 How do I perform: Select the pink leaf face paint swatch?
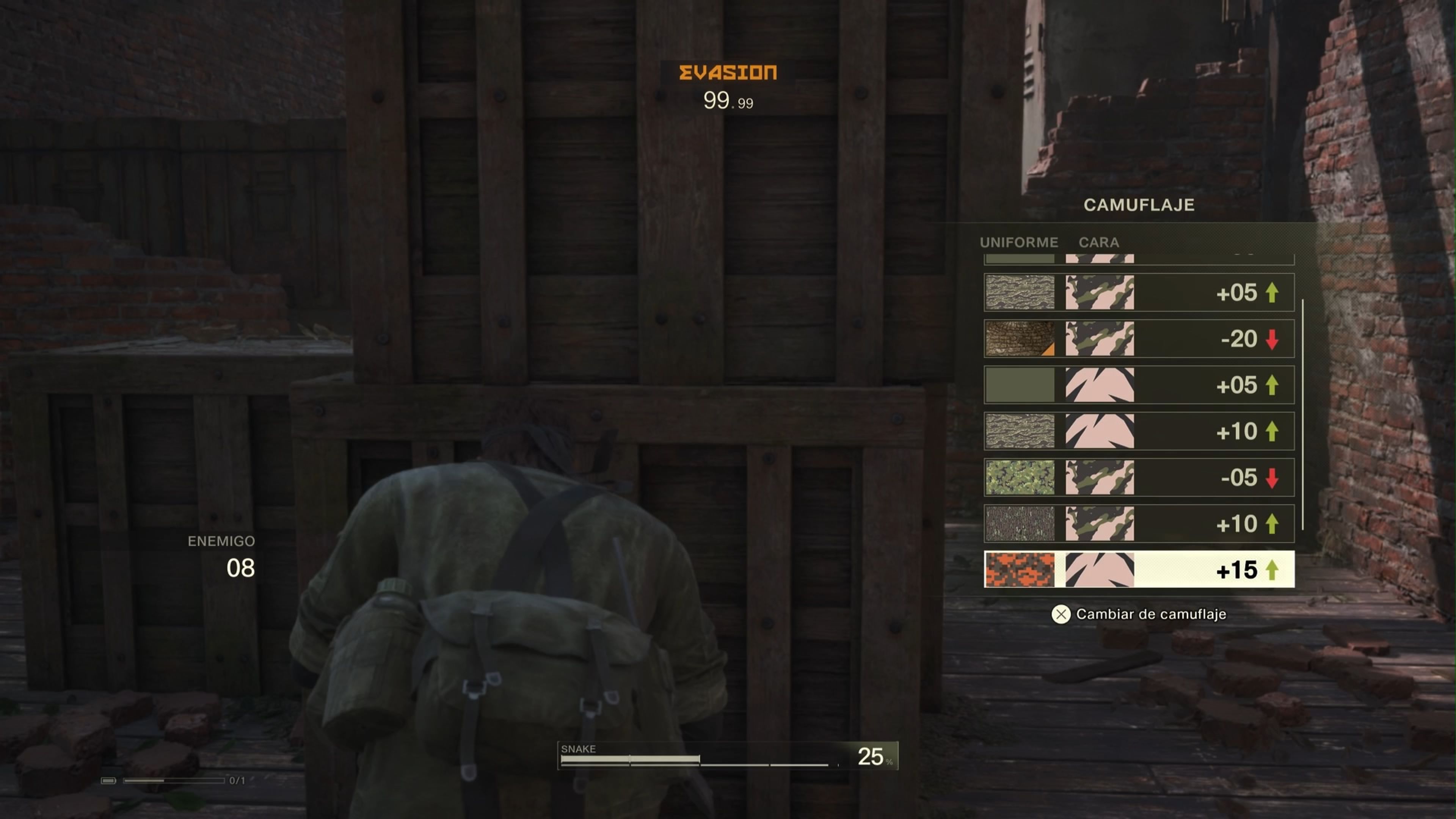1100,385
